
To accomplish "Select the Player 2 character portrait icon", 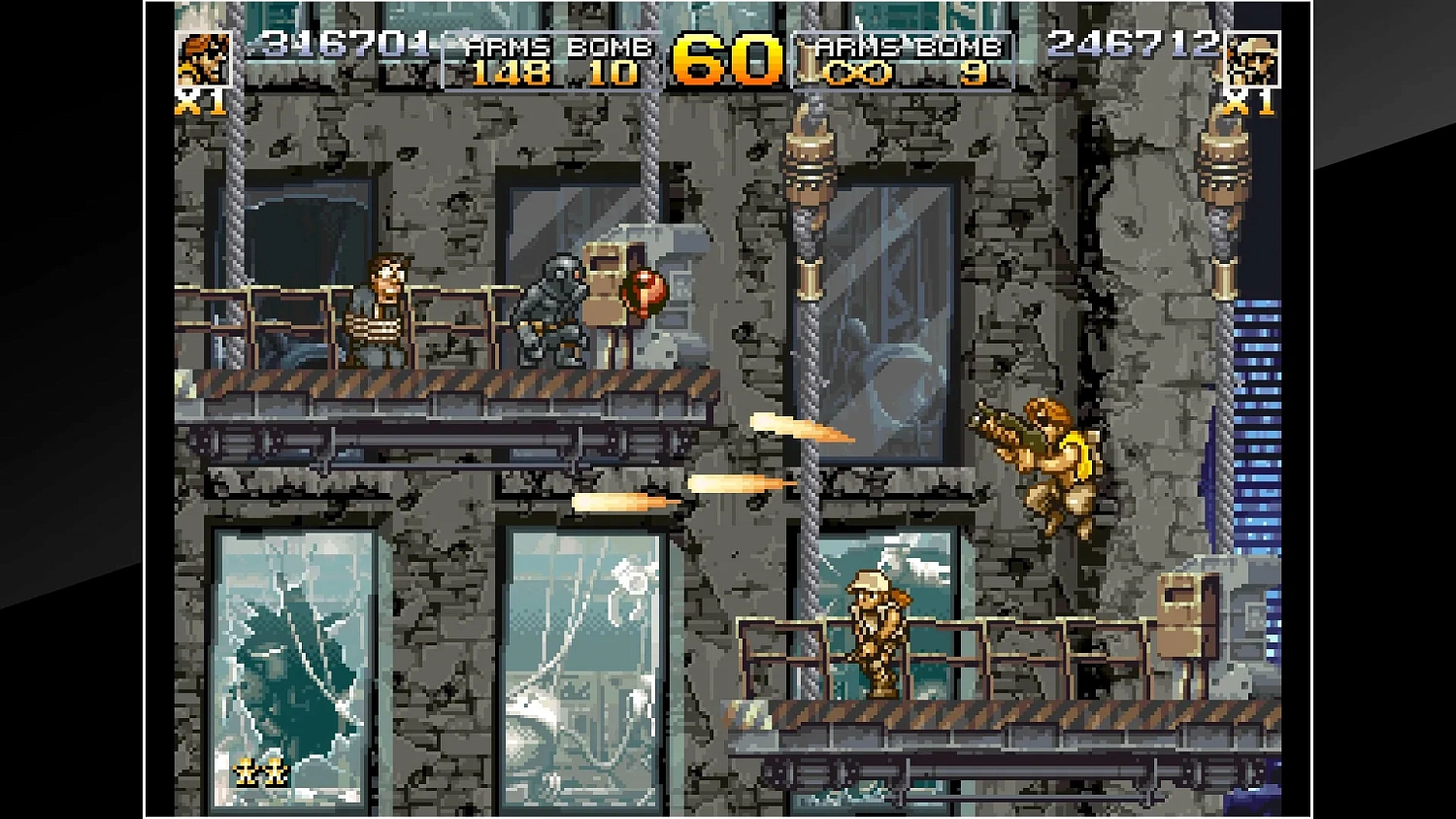I will pyautogui.click(x=1252, y=58).
